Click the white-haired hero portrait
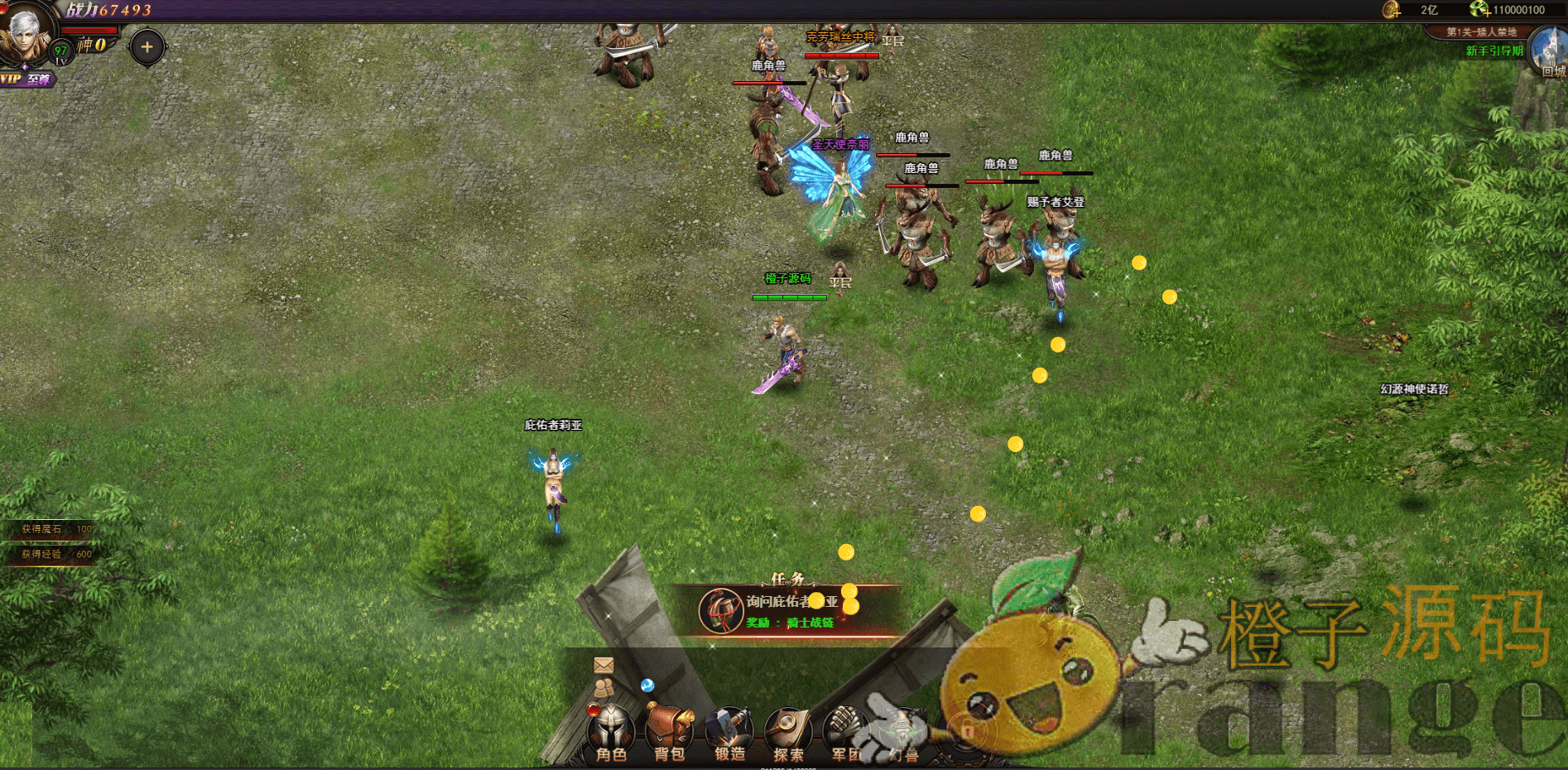Image resolution: width=1568 pixels, height=770 pixels. pyautogui.click(x=25, y=35)
